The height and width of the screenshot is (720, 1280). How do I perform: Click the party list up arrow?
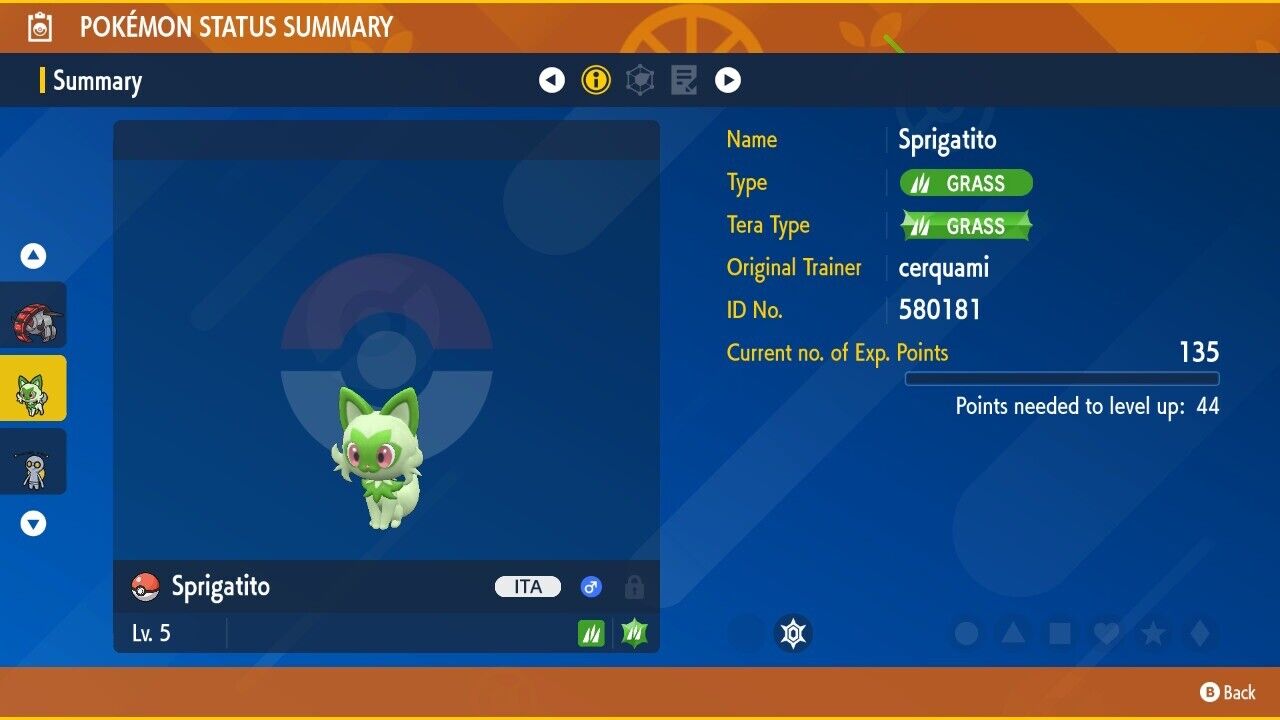pos(34,257)
